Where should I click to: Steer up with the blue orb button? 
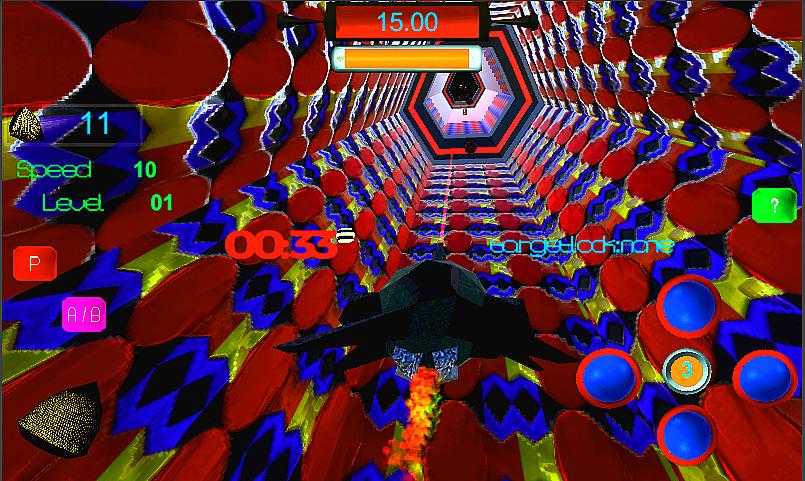point(688,305)
